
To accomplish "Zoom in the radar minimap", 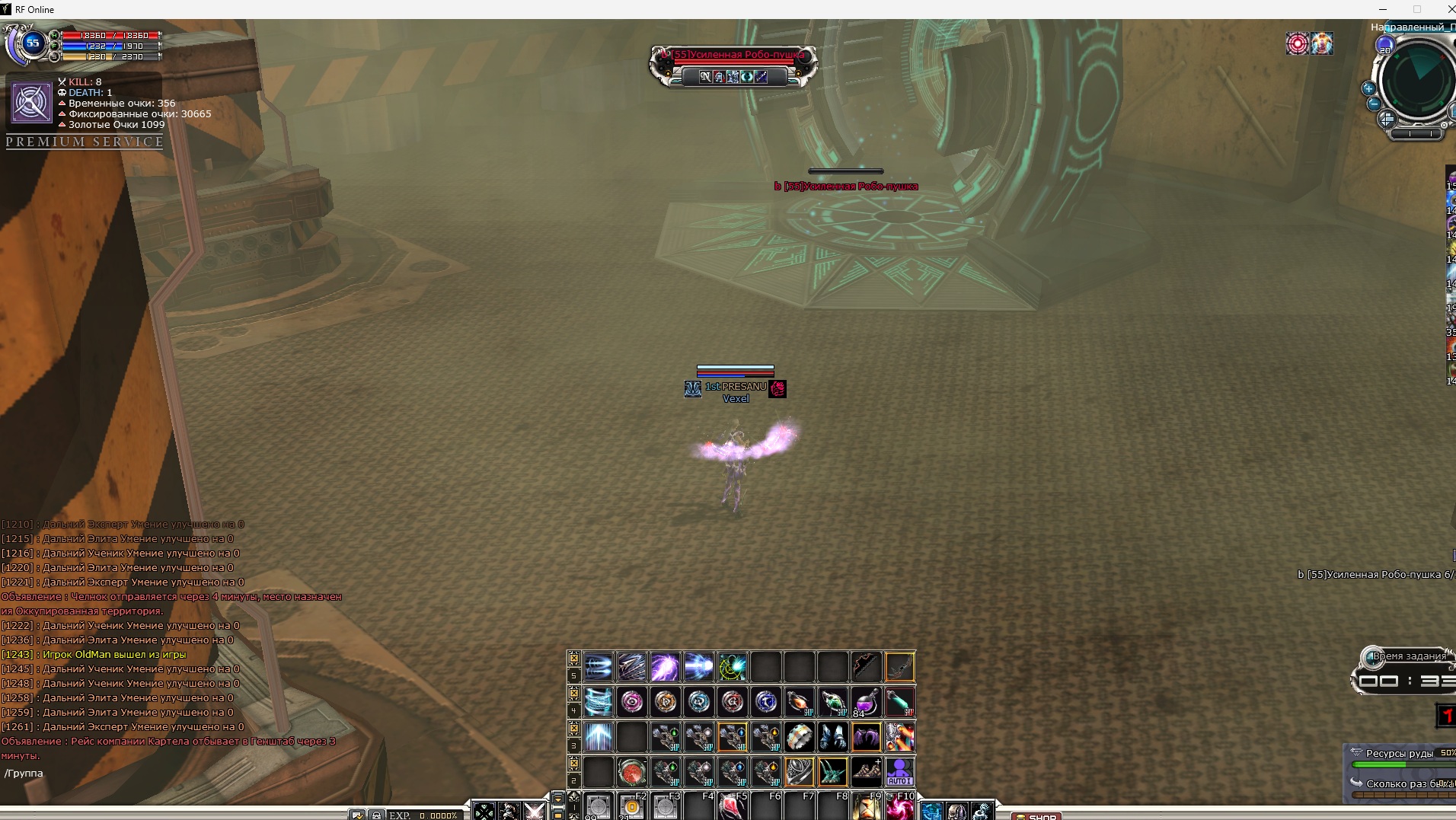I will [1368, 88].
